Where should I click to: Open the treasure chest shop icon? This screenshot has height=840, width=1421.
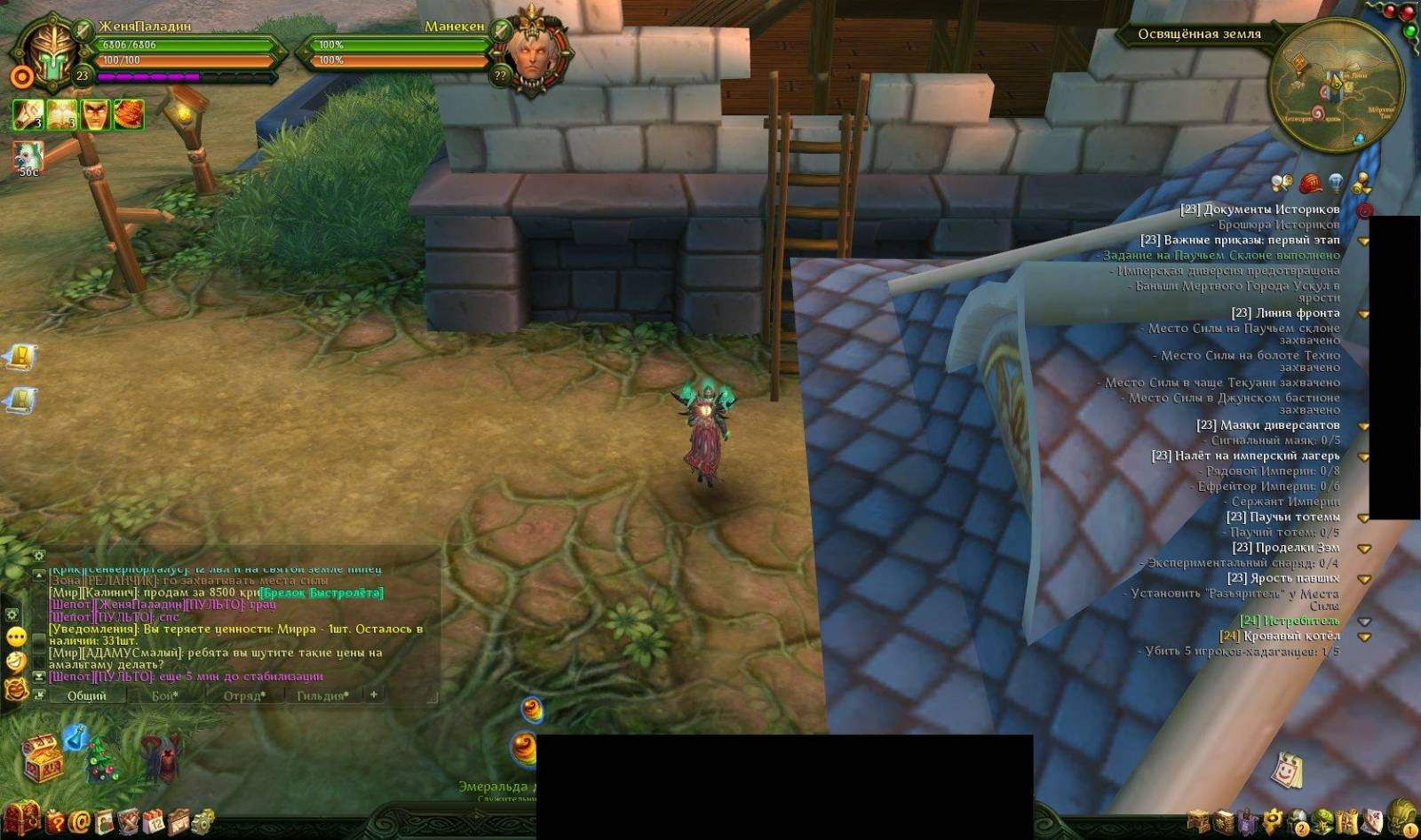click(41, 758)
